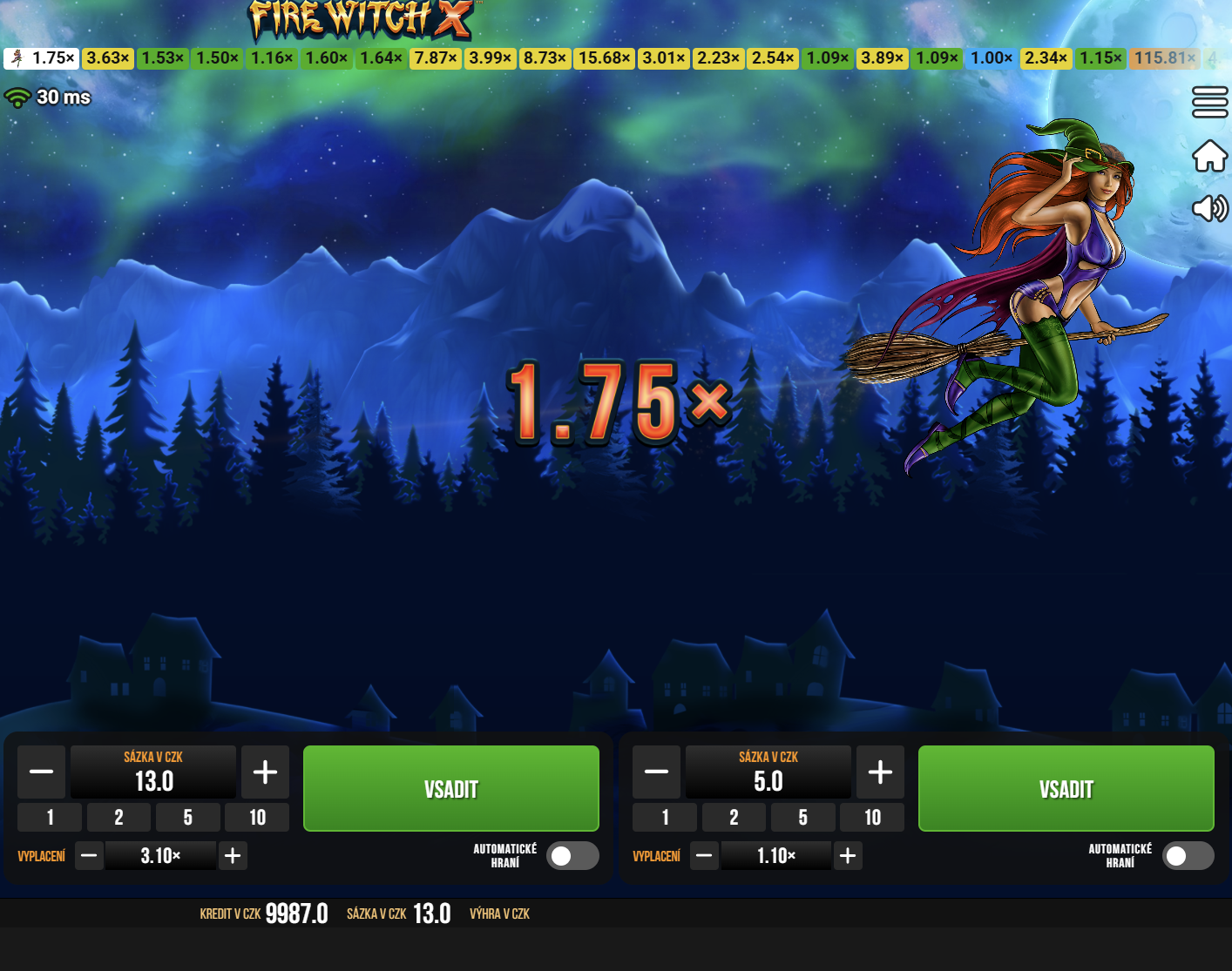Click the home icon
Viewport: 1232px width, 971px height.
[x=1209, y=155]
